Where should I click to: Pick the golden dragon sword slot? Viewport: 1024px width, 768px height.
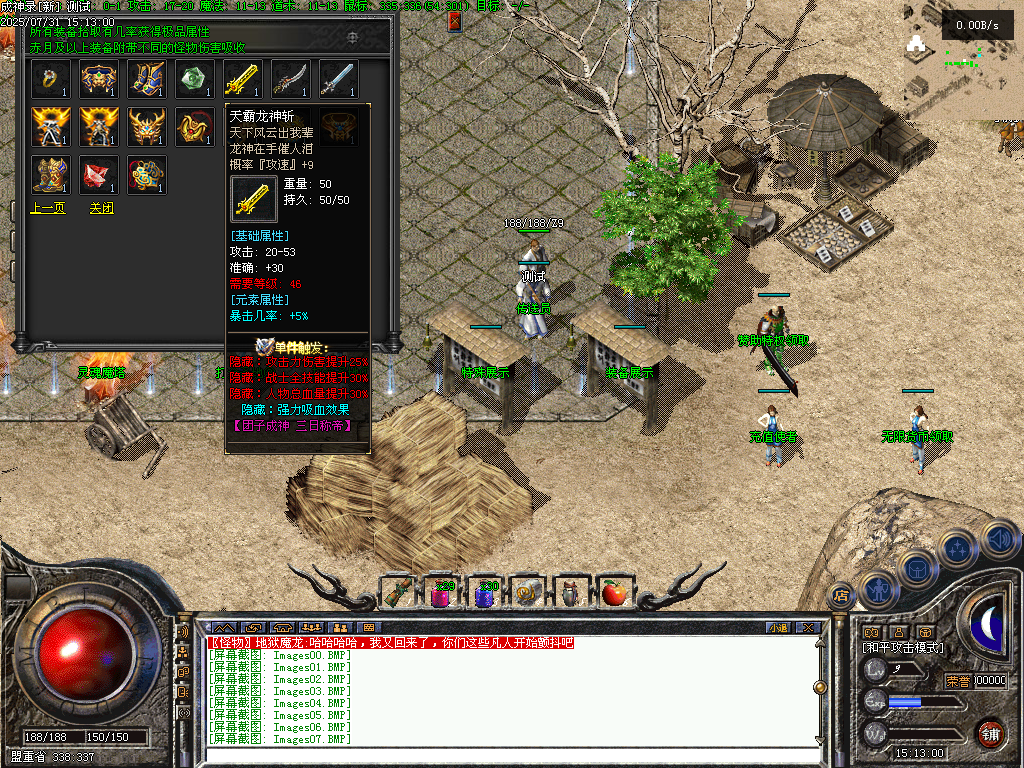click(x=242, y=80)
